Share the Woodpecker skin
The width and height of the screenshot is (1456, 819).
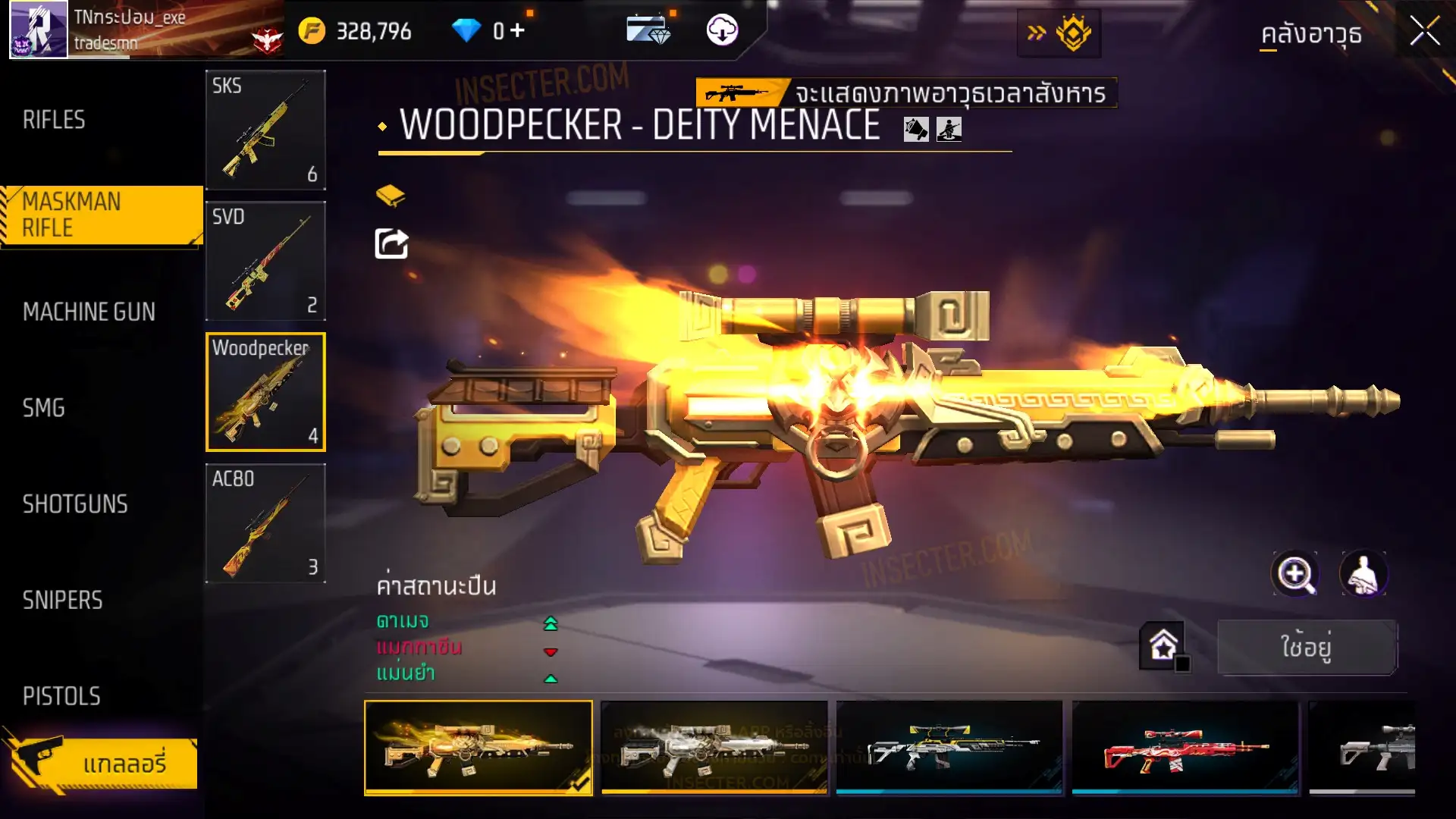[392, 244]
